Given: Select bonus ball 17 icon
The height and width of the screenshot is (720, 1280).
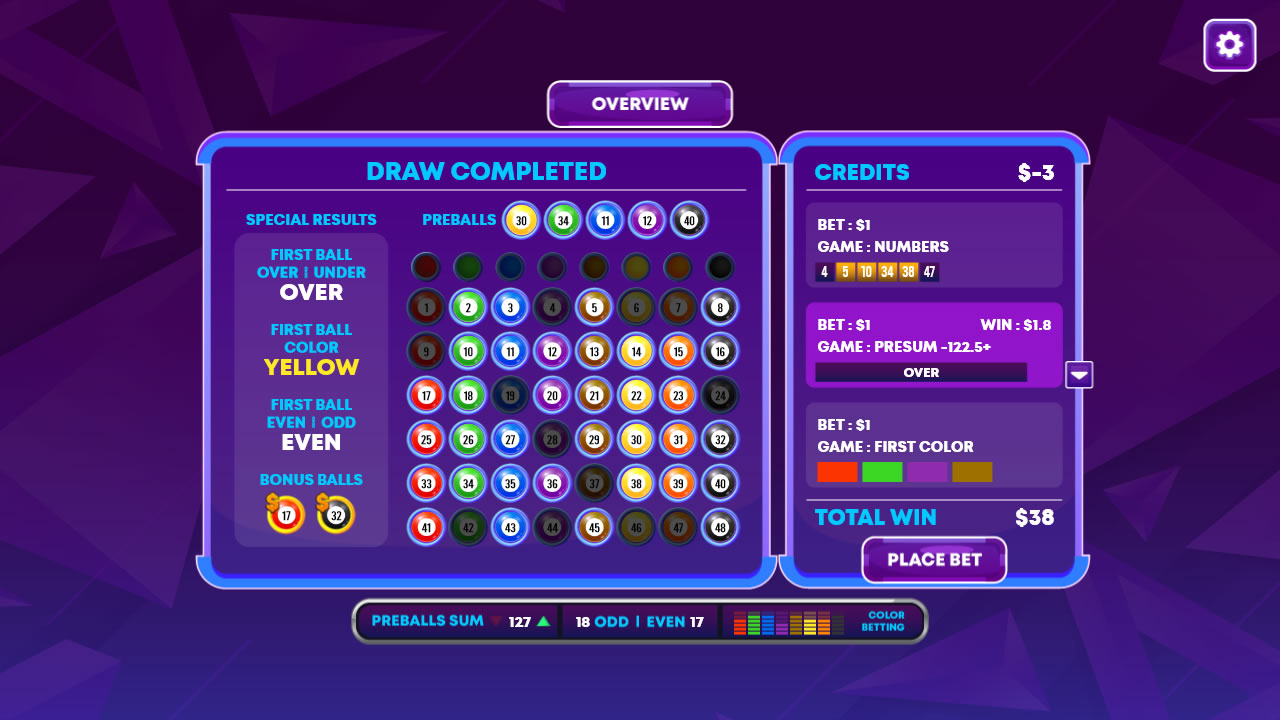Looking at the screenshot, I should [x=287, y=514].
